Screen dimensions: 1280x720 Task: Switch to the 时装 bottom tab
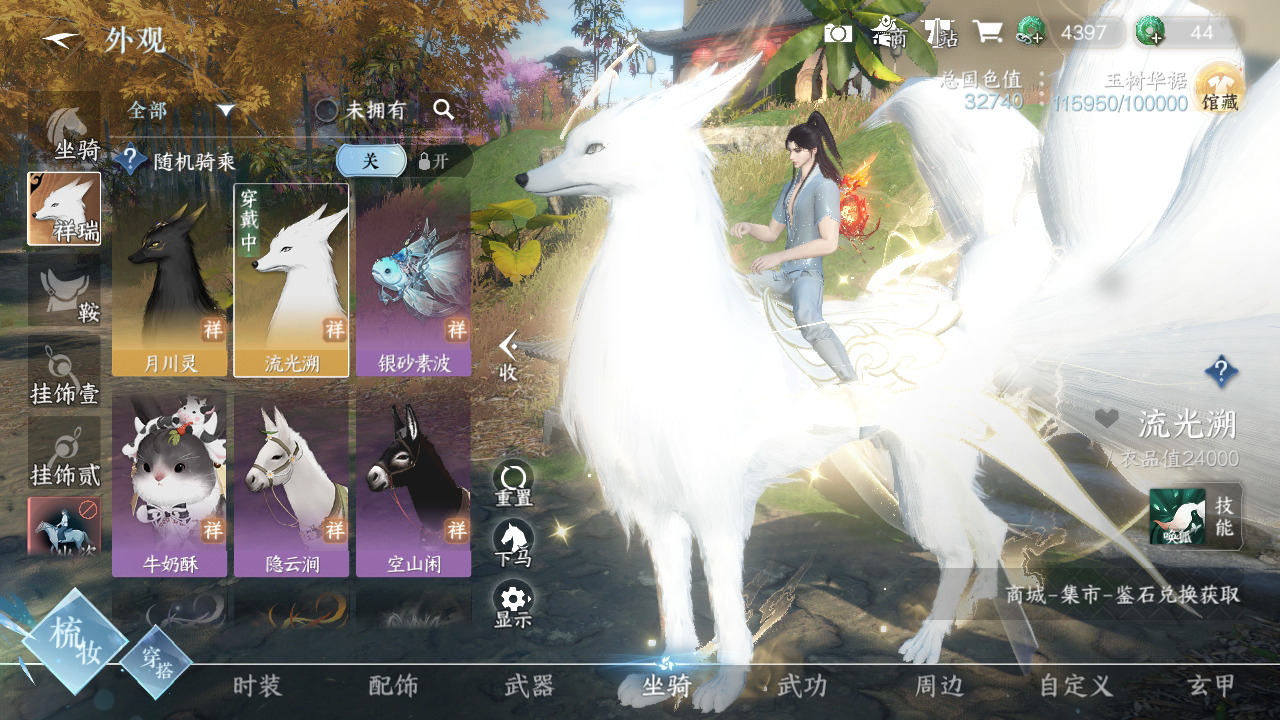click(257, 686)
